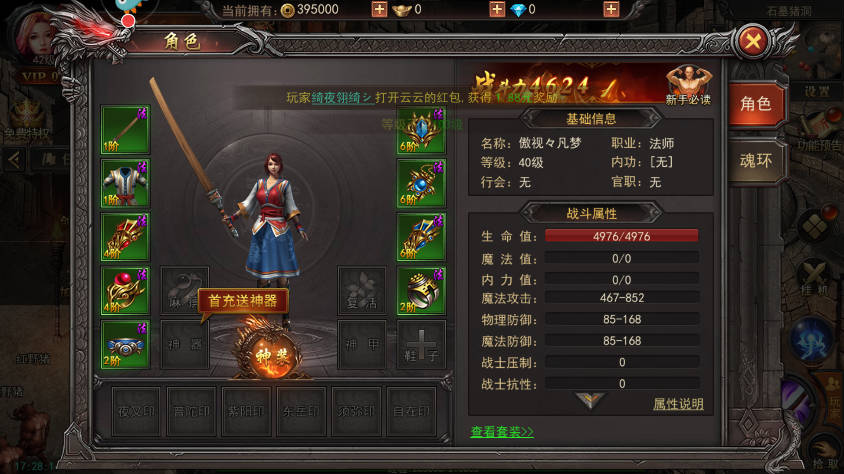Screen dimensions: 844x474
Task: Open the 属性说明 attribute explanation
Action: 678,404
